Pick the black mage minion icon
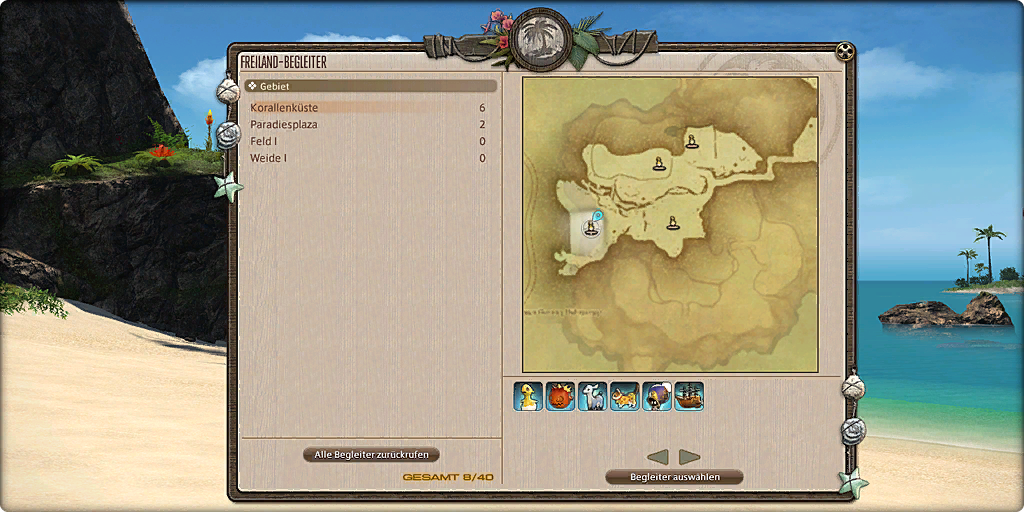 coord(656,396)
